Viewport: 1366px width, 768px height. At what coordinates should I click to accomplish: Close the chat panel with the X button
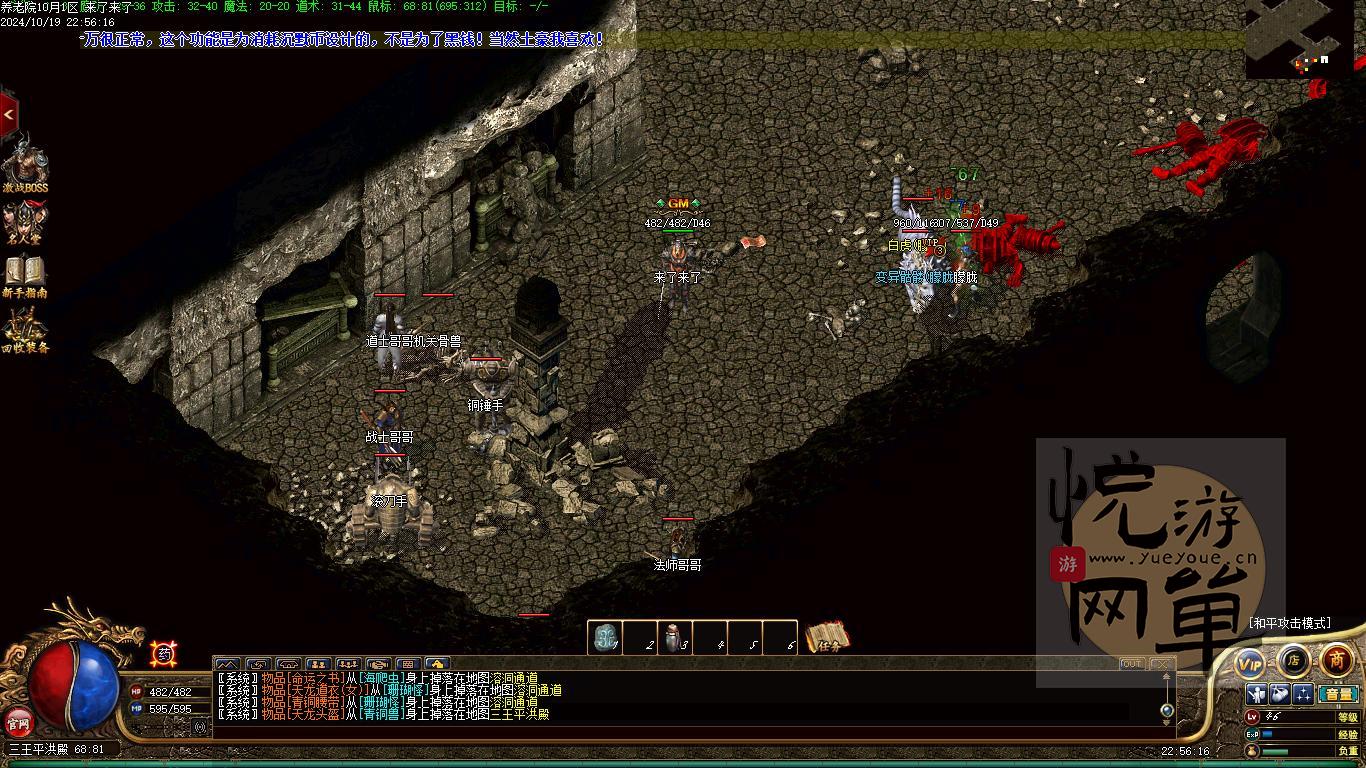tap(1161, 664)
